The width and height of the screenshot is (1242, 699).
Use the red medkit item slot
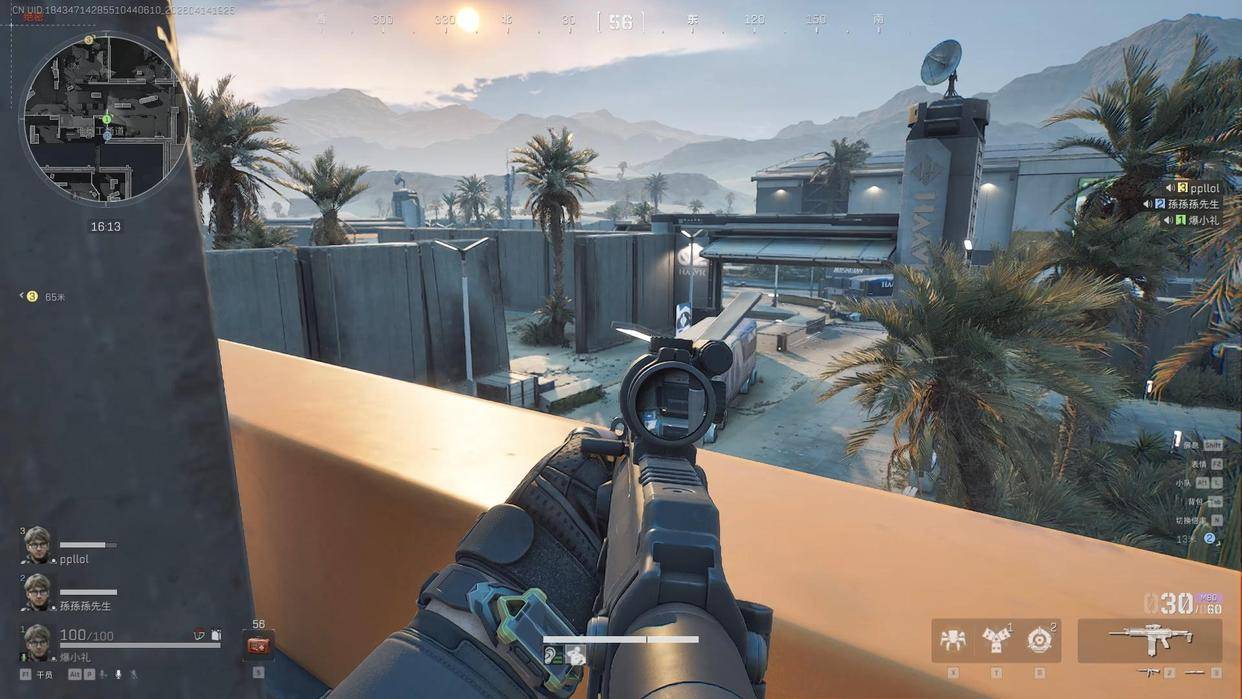click(258, 646)
